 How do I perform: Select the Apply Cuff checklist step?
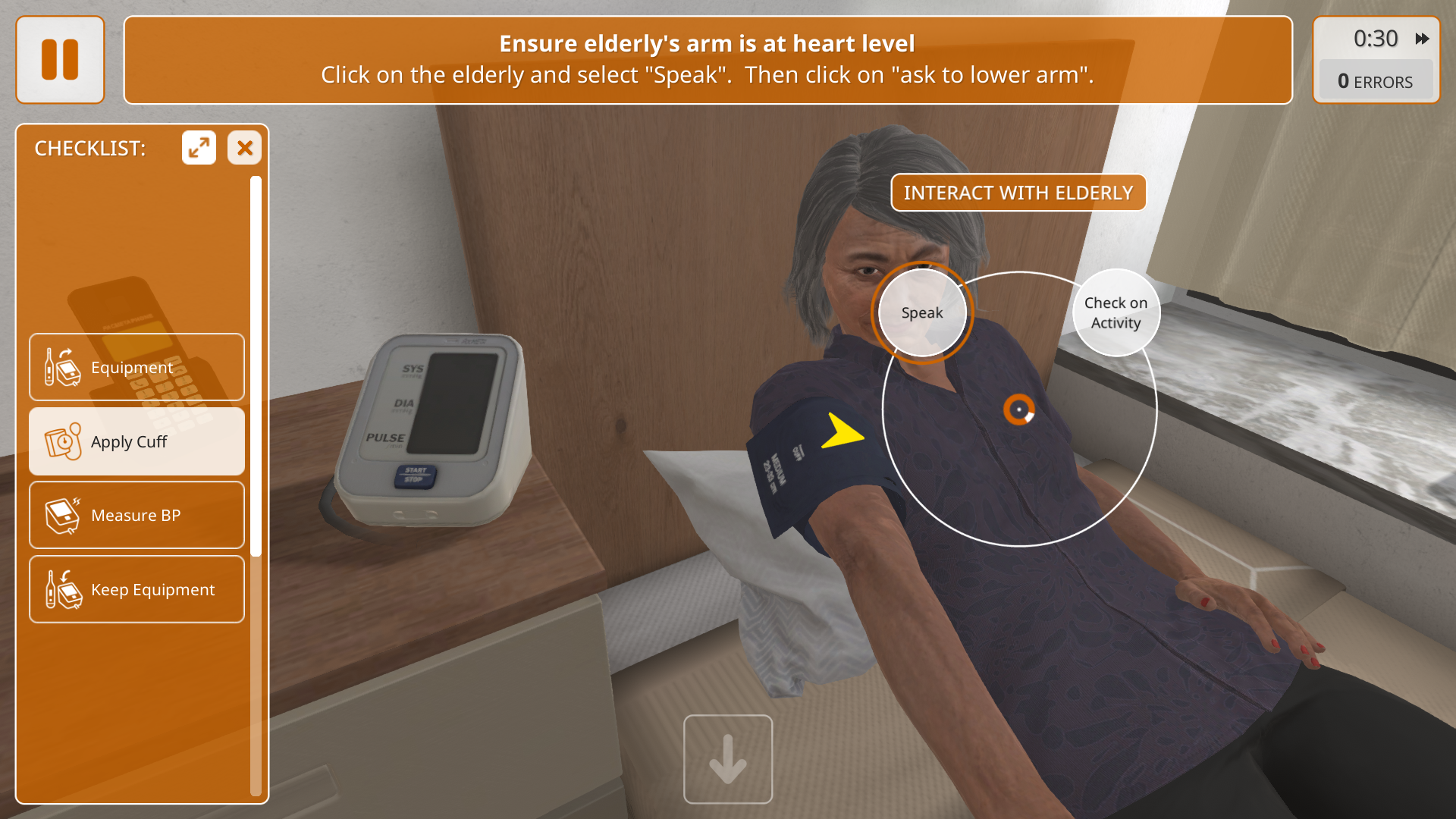click(136, 441)
